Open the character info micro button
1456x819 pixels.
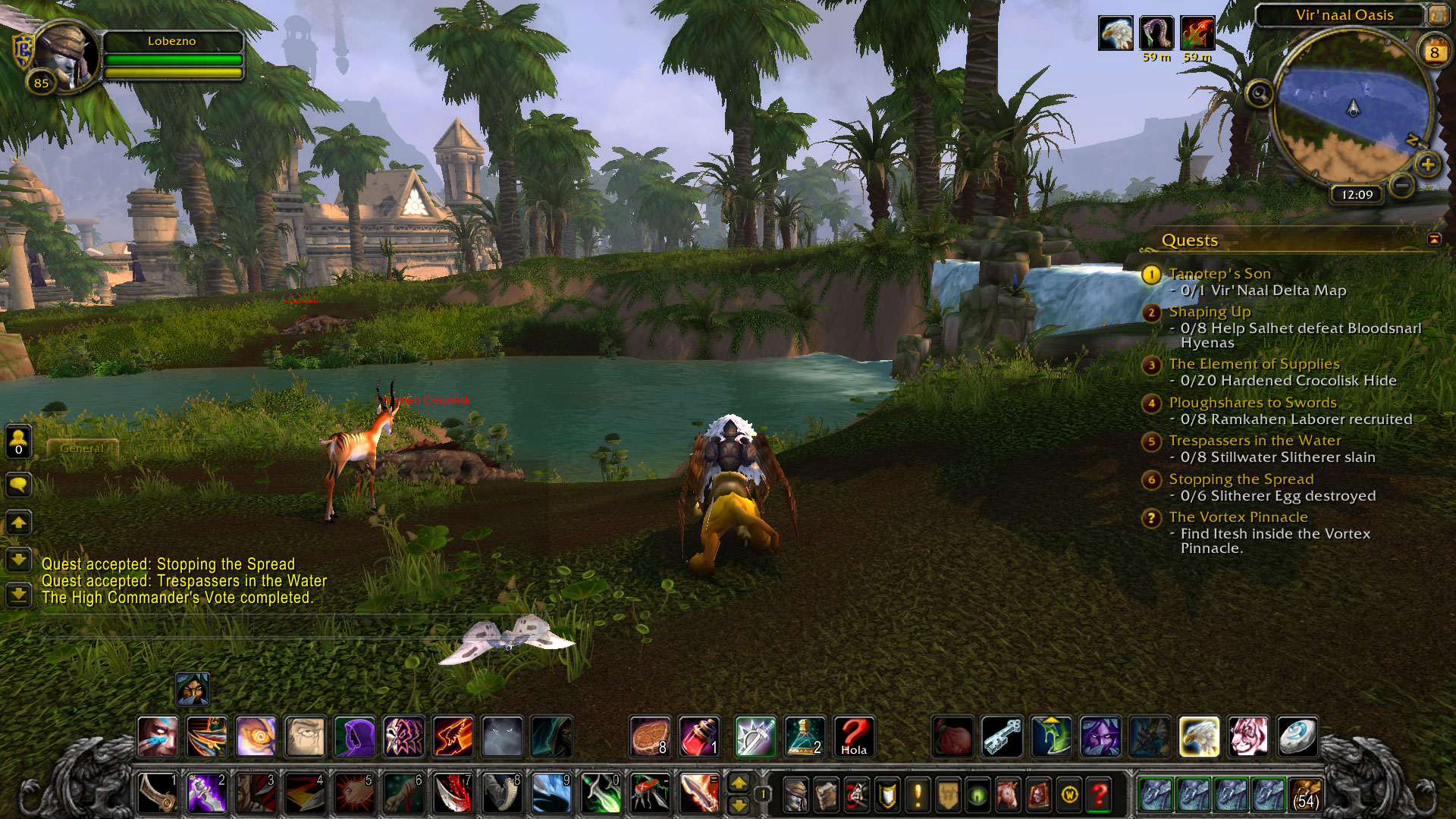point(795,795)
